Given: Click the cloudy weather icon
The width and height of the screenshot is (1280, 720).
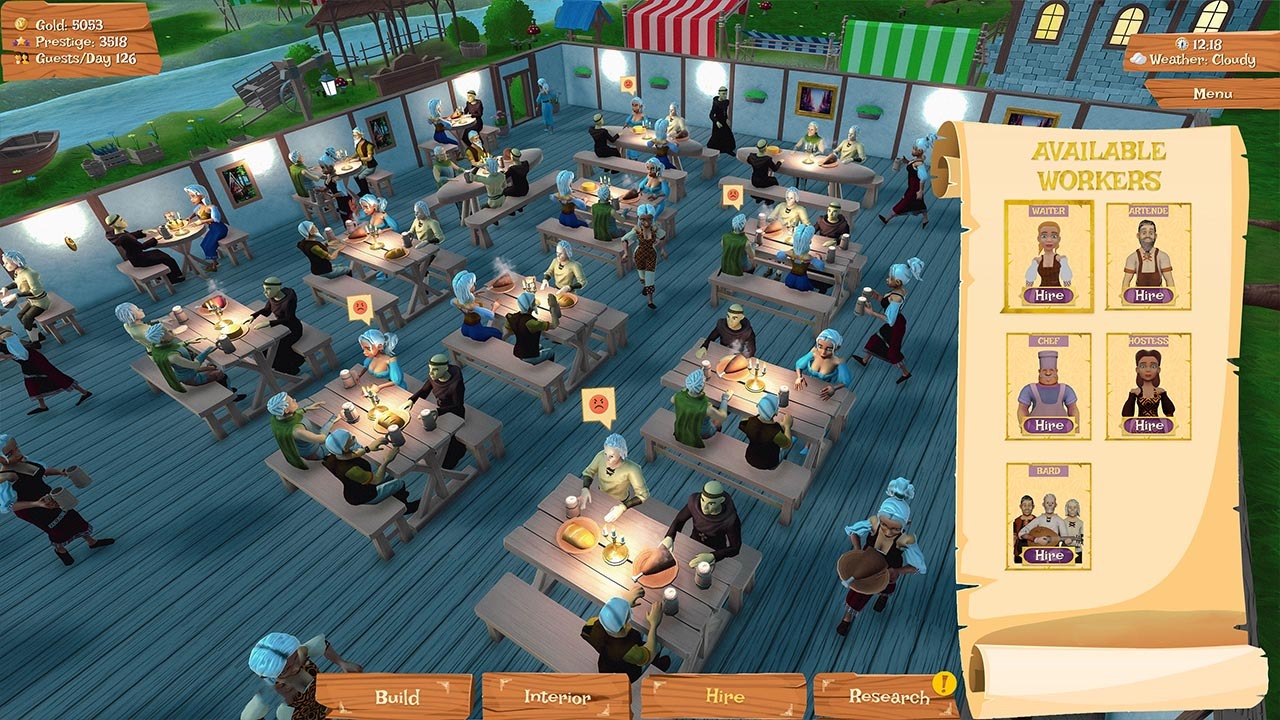Looking at the screenshot, I should pyautogui.click(x=1140, y=60).
